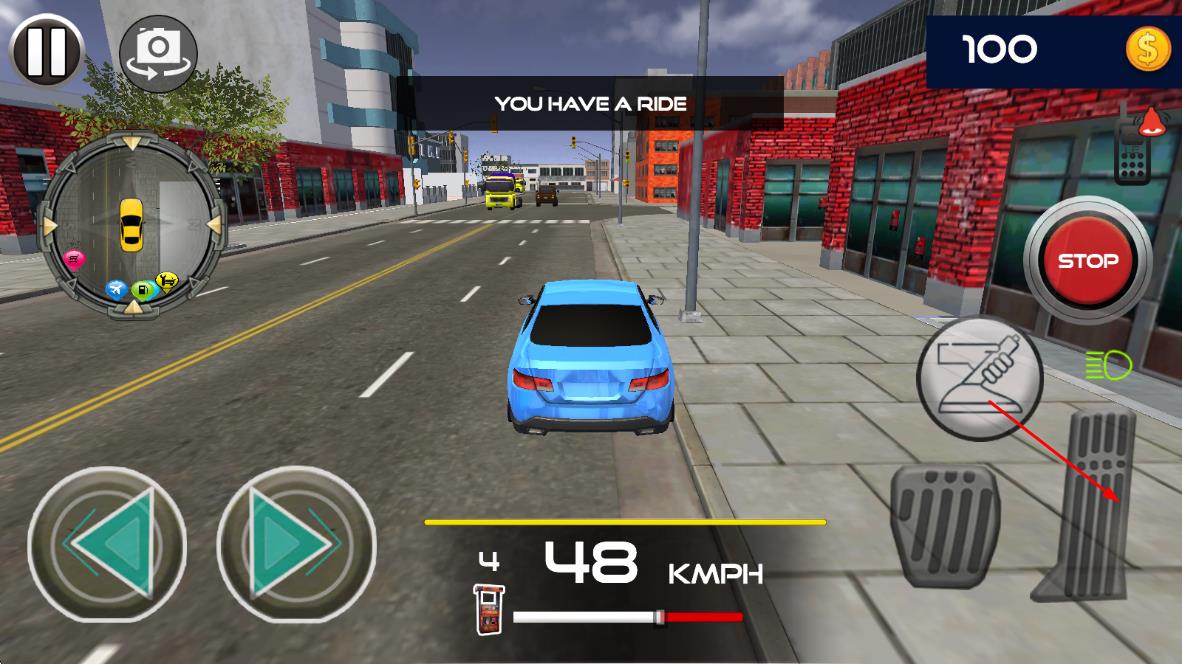Open the phone with alert bell
The height and width of the screenshot is (664, 1182).
pos(1135,151)
